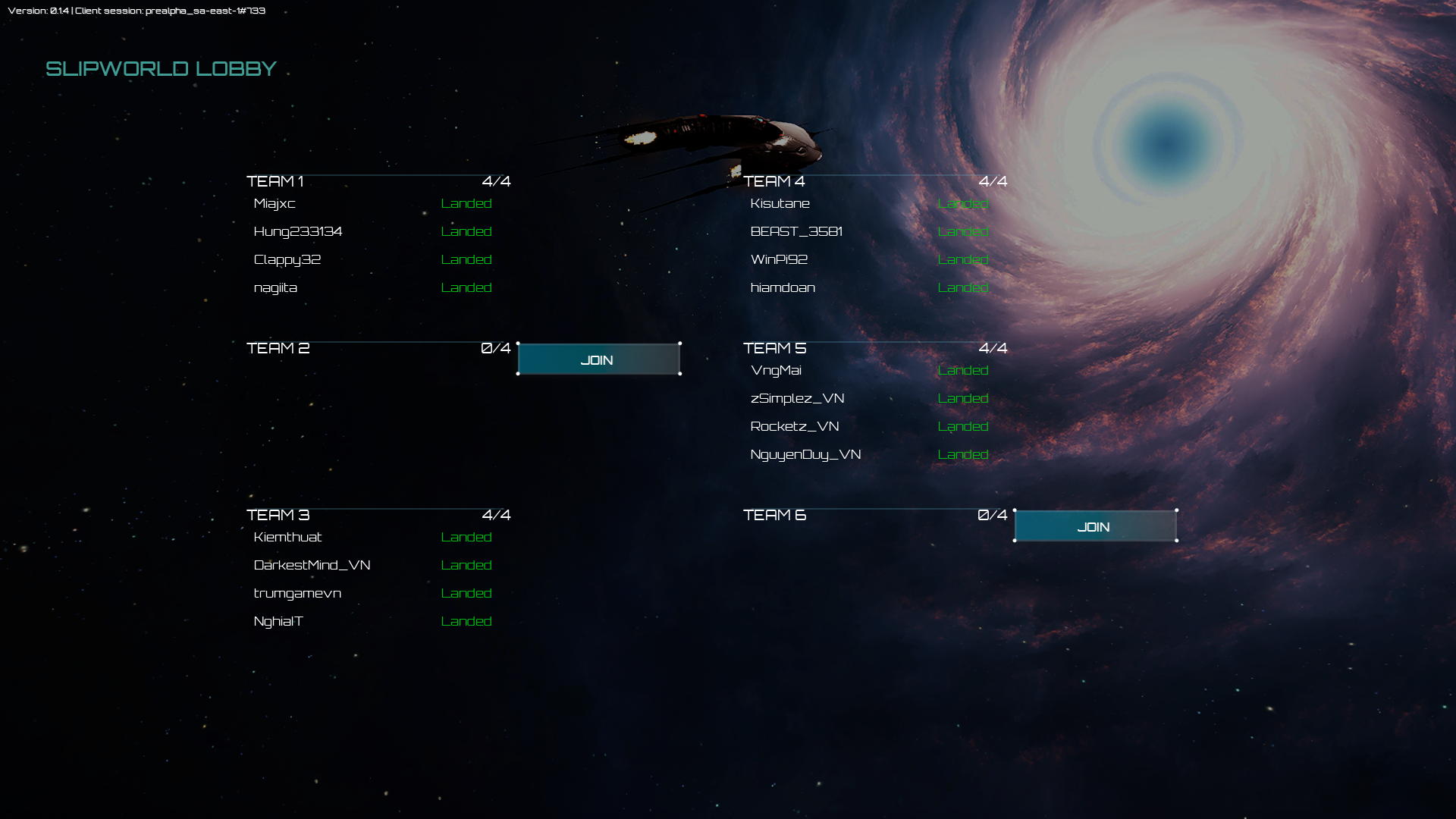The image size is (1456, 819).
Task: Pick zSimplez_VN from Team 5
Action: coord(797,398)
